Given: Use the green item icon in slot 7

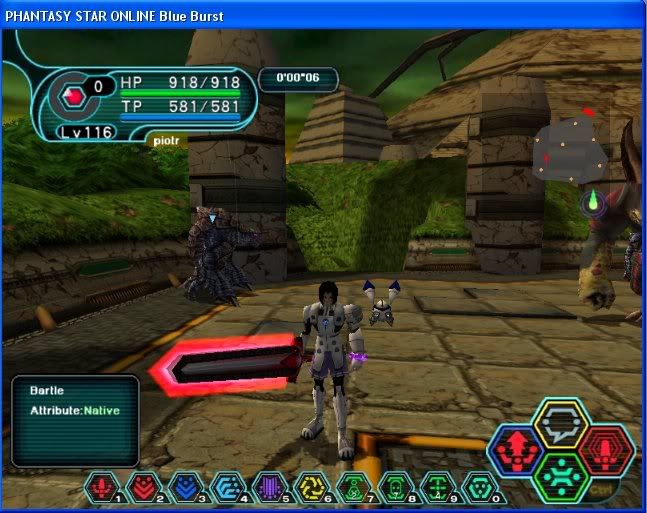Looking at the screenshot, I should tap(350, 486).
